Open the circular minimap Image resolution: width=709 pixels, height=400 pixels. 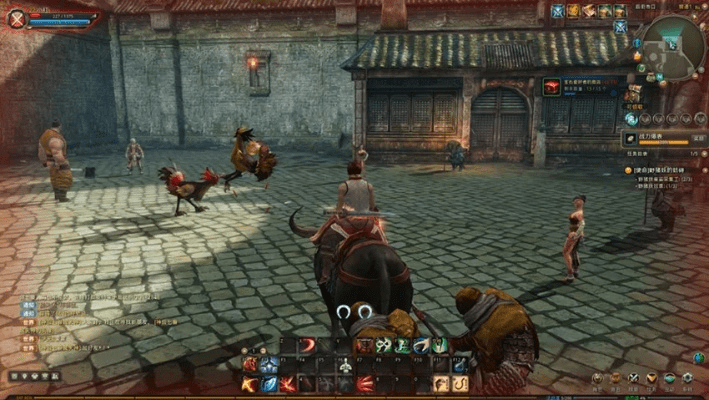pos(672,45)
